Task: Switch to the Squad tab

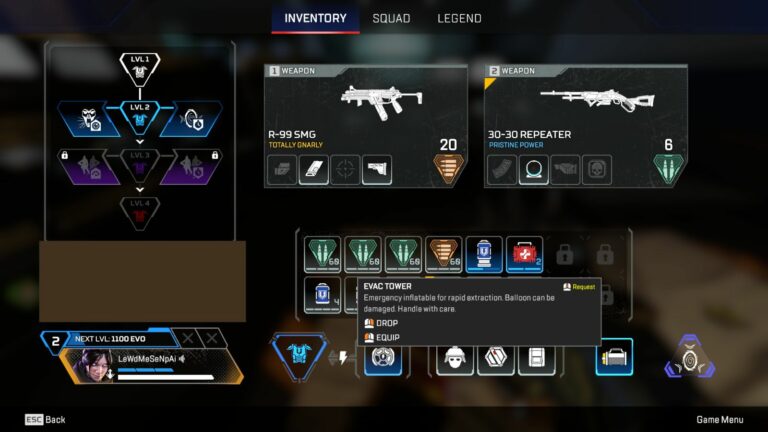Action: click(391, 18)
